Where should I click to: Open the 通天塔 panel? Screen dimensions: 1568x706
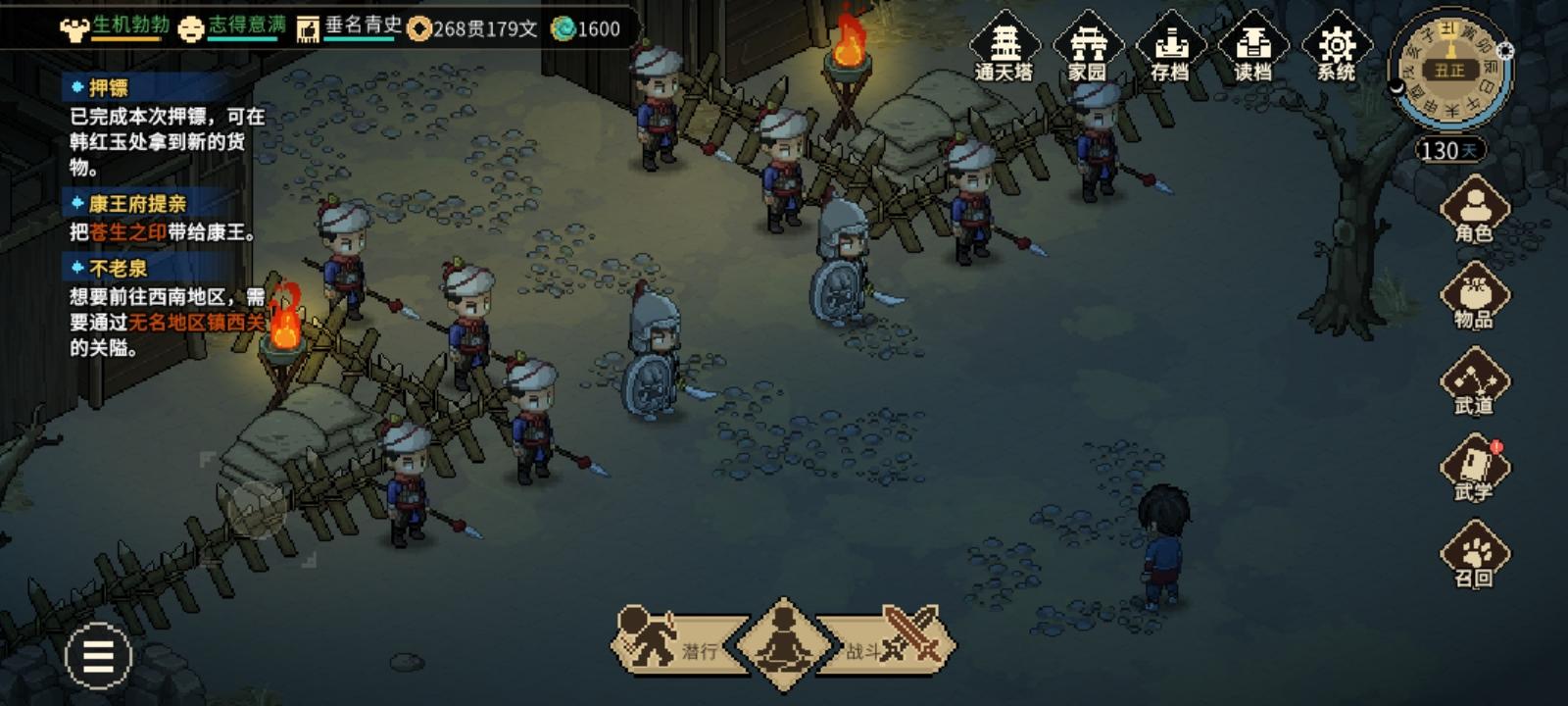pyautogui.click(x=1006, y=49)
